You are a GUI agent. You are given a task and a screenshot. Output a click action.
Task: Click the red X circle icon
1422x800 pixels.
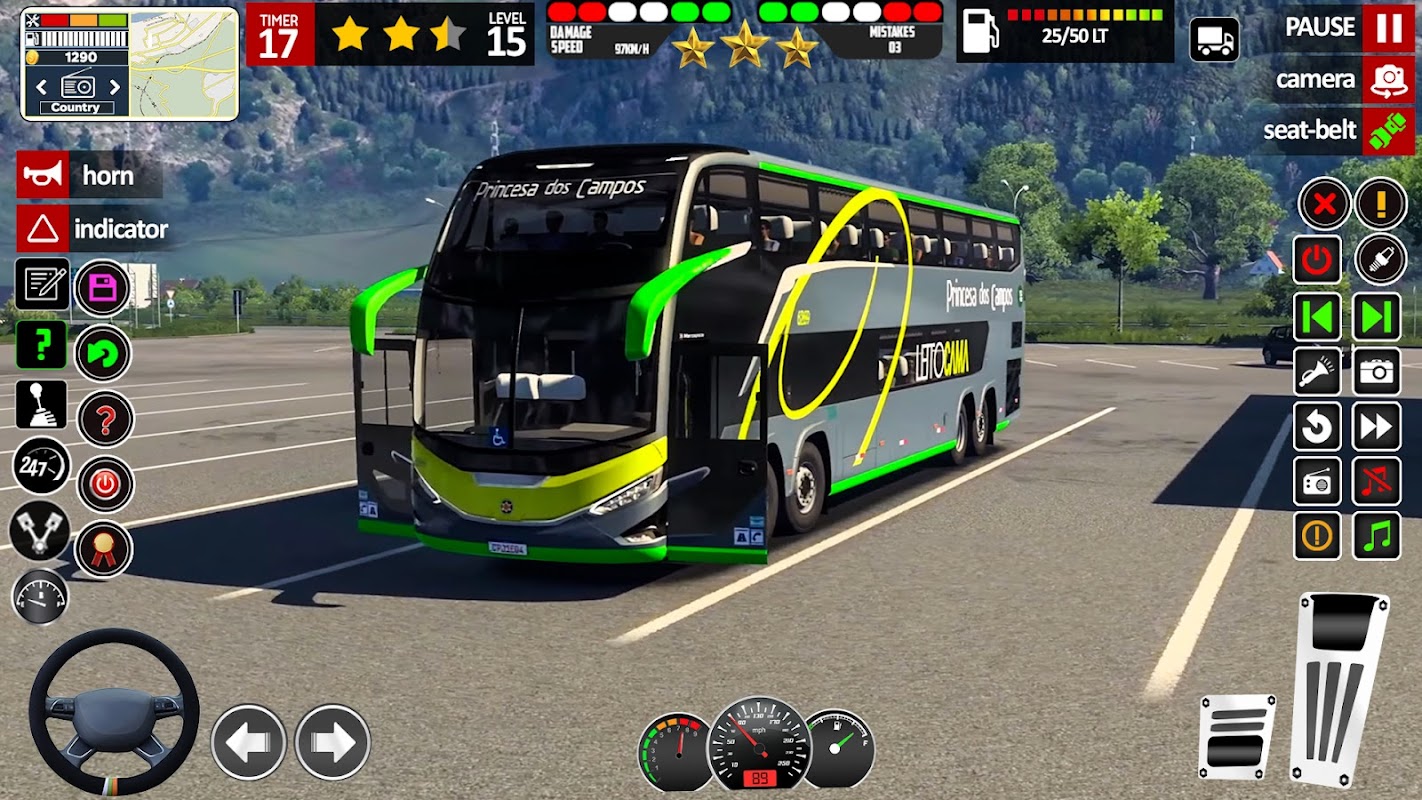coord(1324,204)
